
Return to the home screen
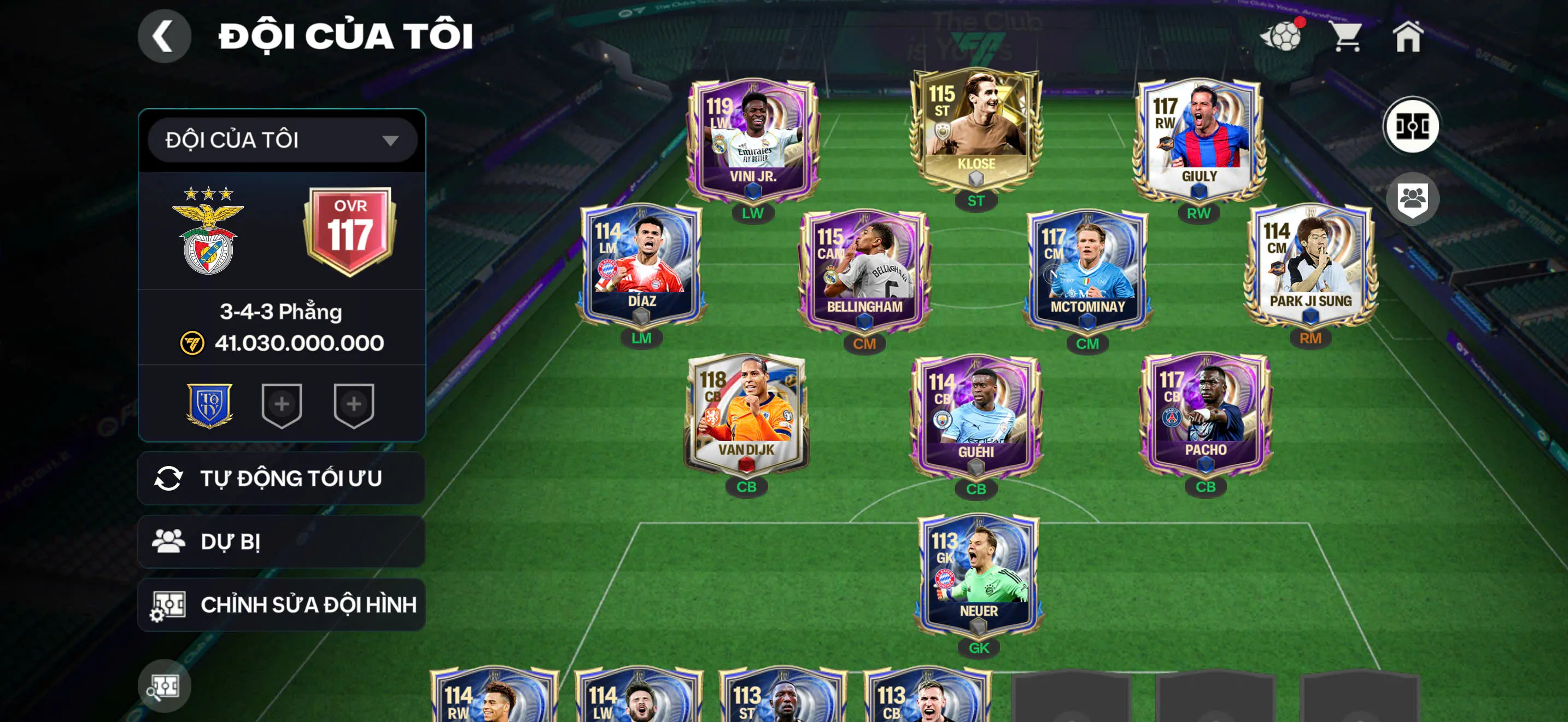point(1407,37)
